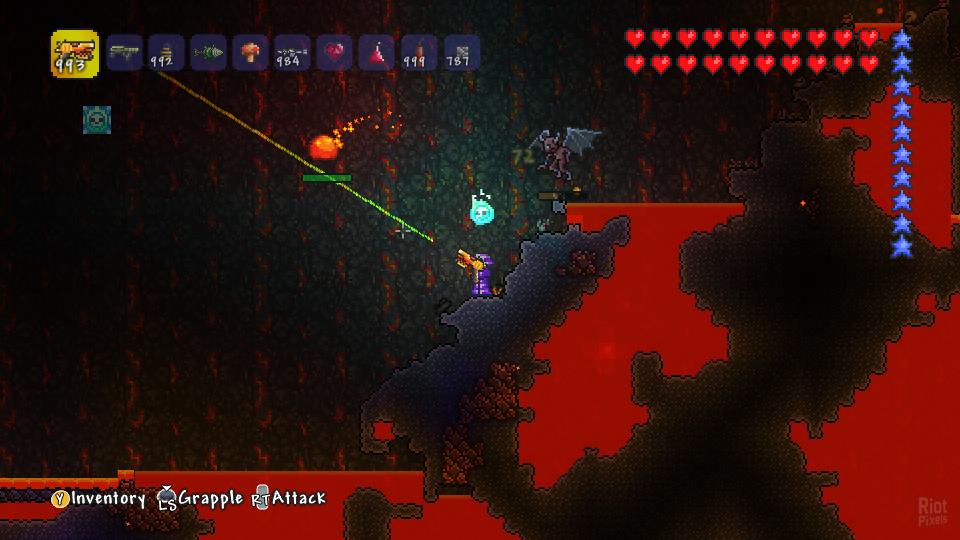
Task: Select the orange flame gun hotbar slot
Action: pos(75,54)
